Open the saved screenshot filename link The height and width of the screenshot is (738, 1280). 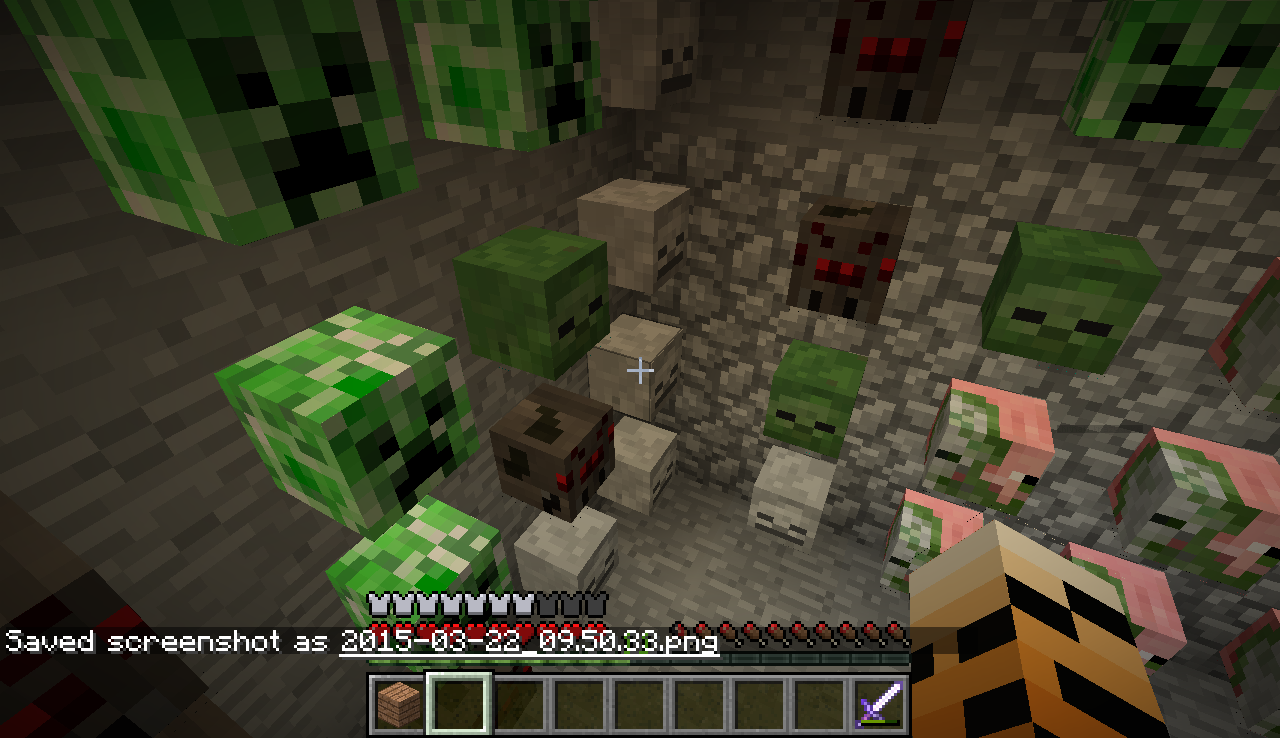[529, 641]
